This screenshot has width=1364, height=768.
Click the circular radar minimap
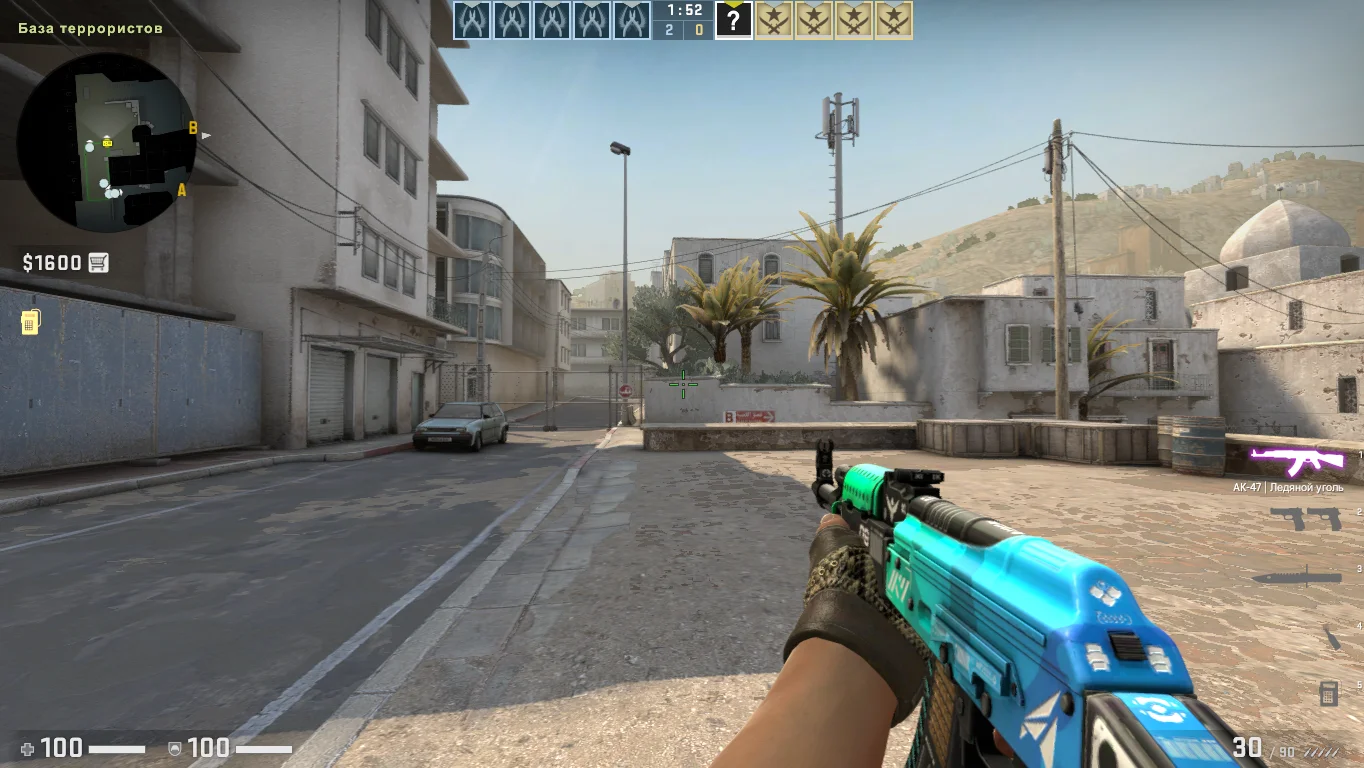tap(107, 142)
